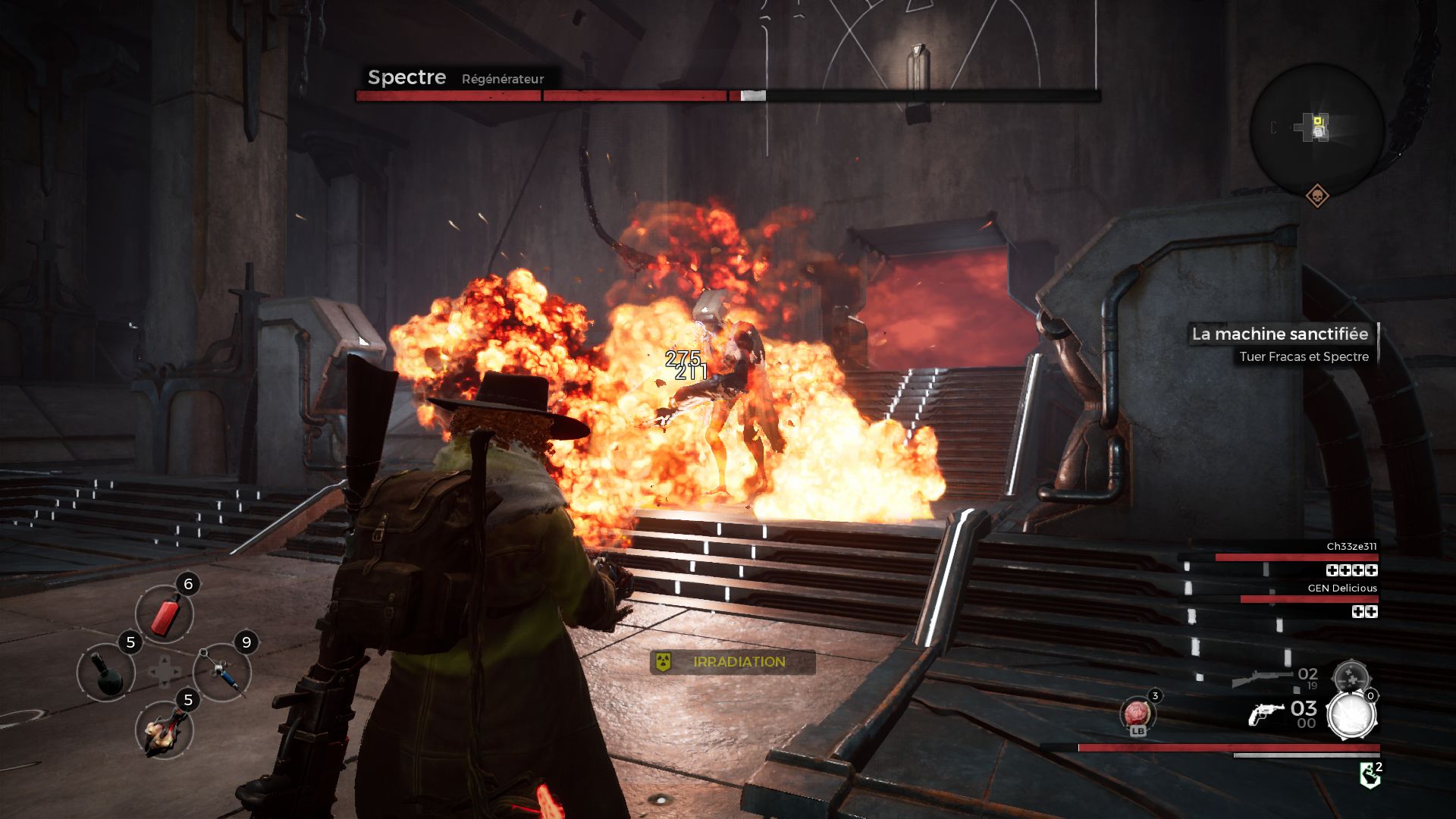
Task: Select the revolver handgun icon
Action: click(1265, 714)
